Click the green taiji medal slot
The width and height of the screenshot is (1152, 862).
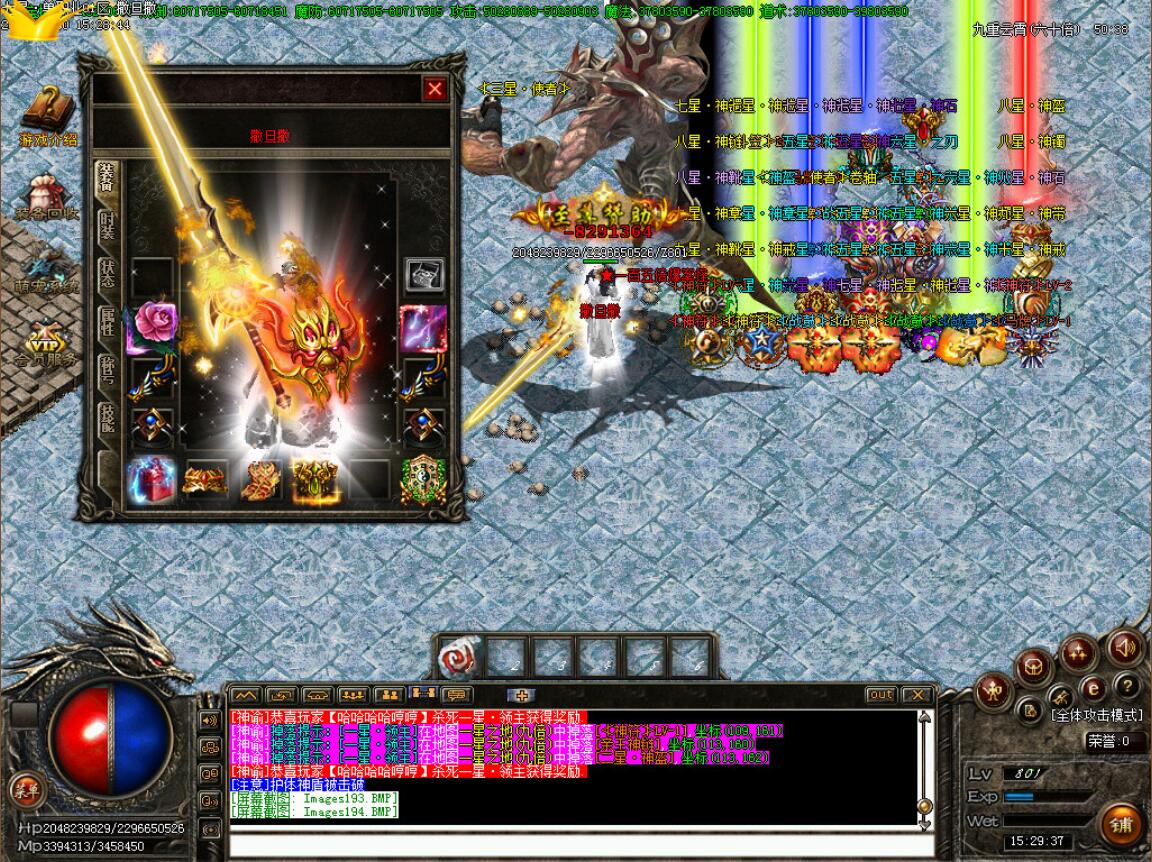click(423, 480)
